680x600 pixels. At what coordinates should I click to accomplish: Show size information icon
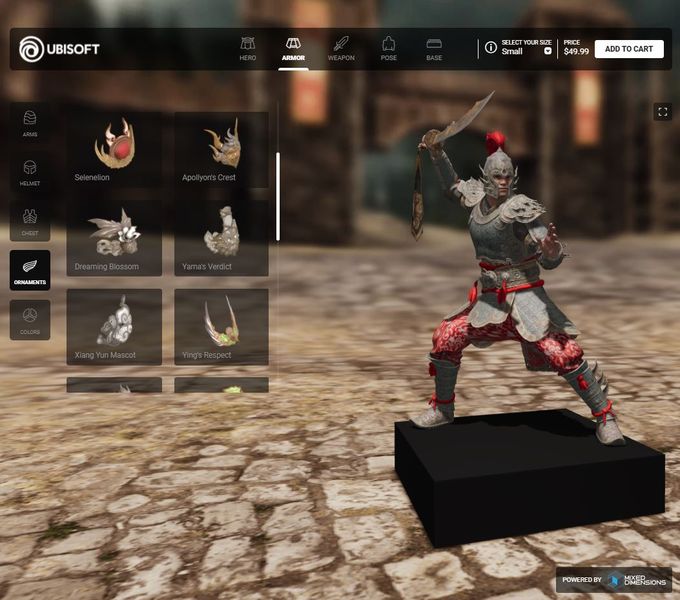491,47
